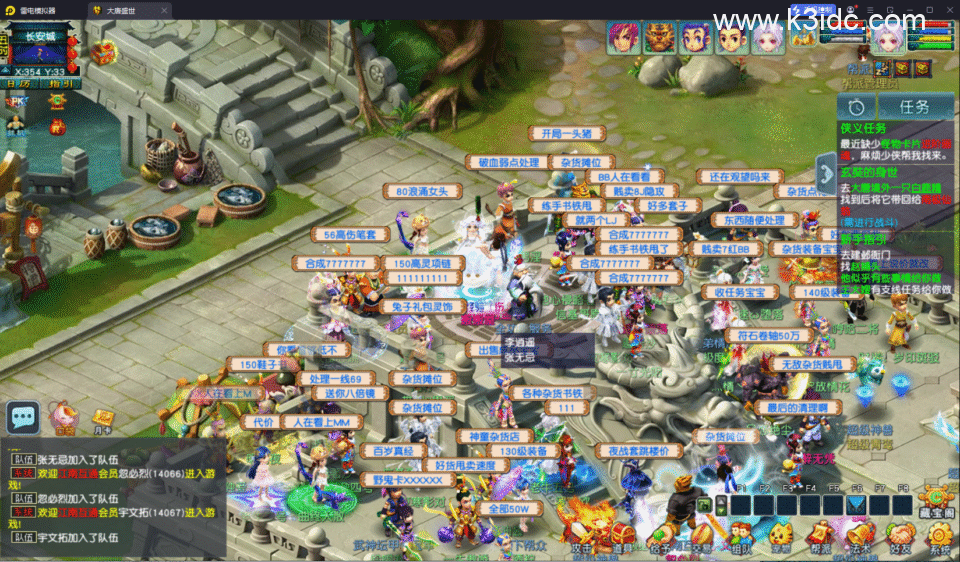Click the stopwatch button beside 任务

(x=857, y=106)
